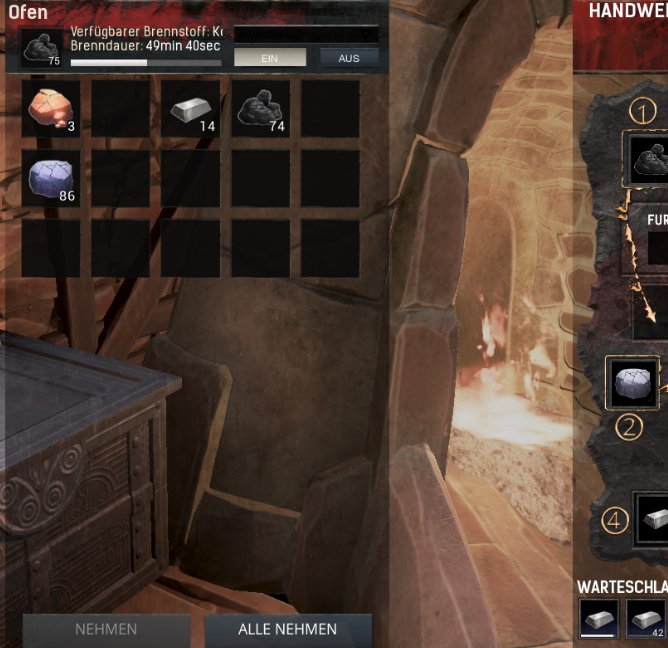Select the reddish ore stack of 3
Viewport: 668px width, 648px height.
pyautogui.click(x=50, y=108)
